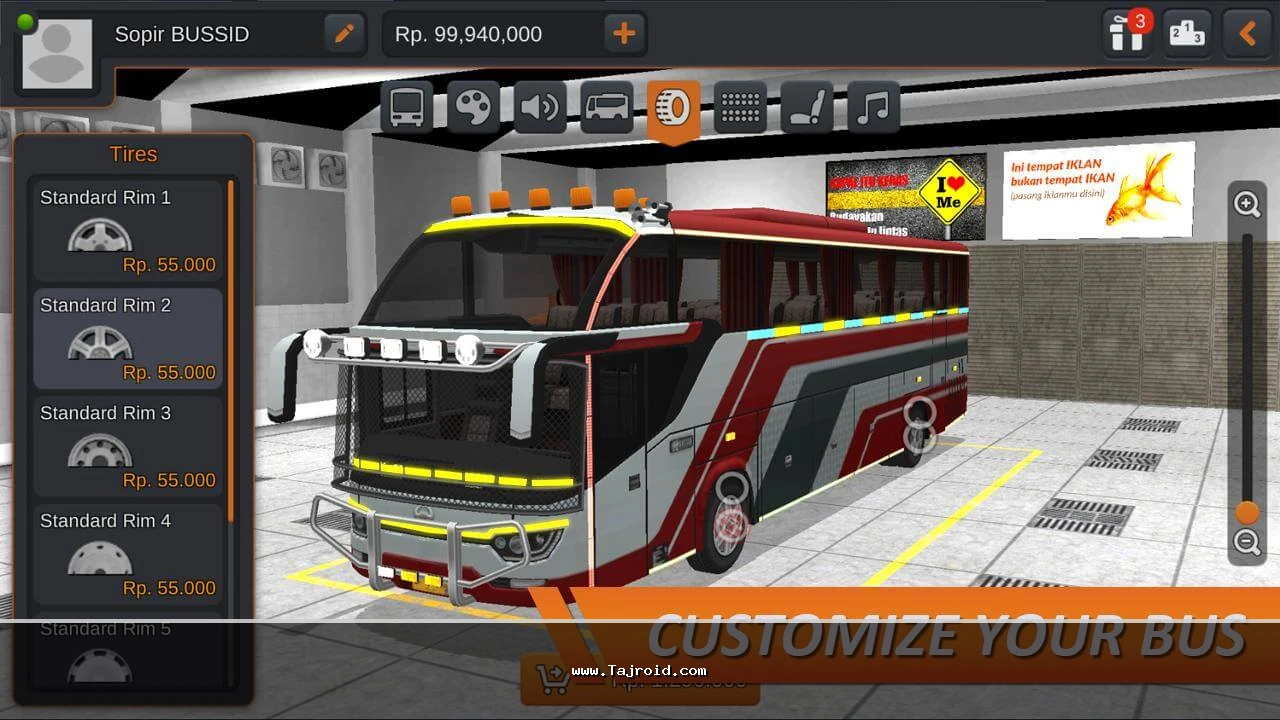1280x720 pixels.
Task: Select the tires category tab
Action: coord(673,107)
